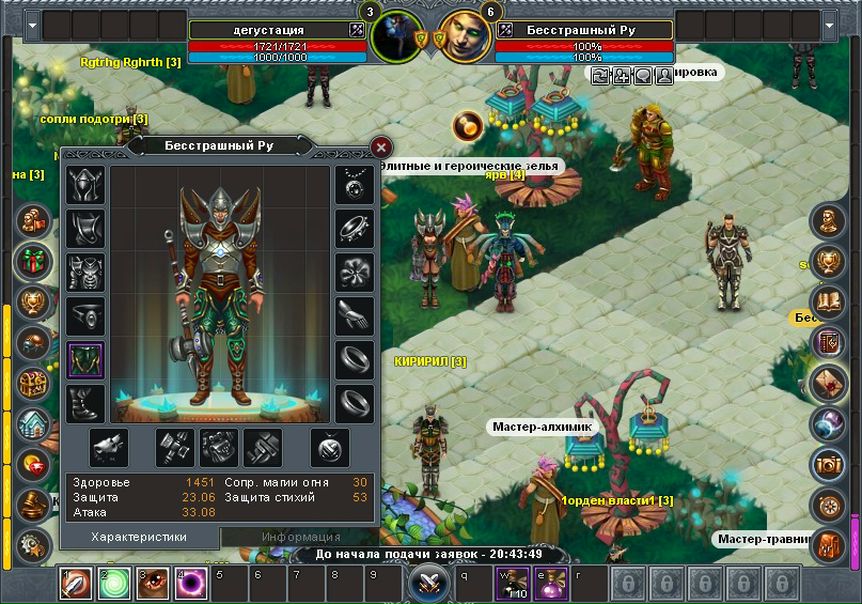Viewport: 862px width, 604px height.
Task: Select the equipped helmet slot
Action: [85, 185]
